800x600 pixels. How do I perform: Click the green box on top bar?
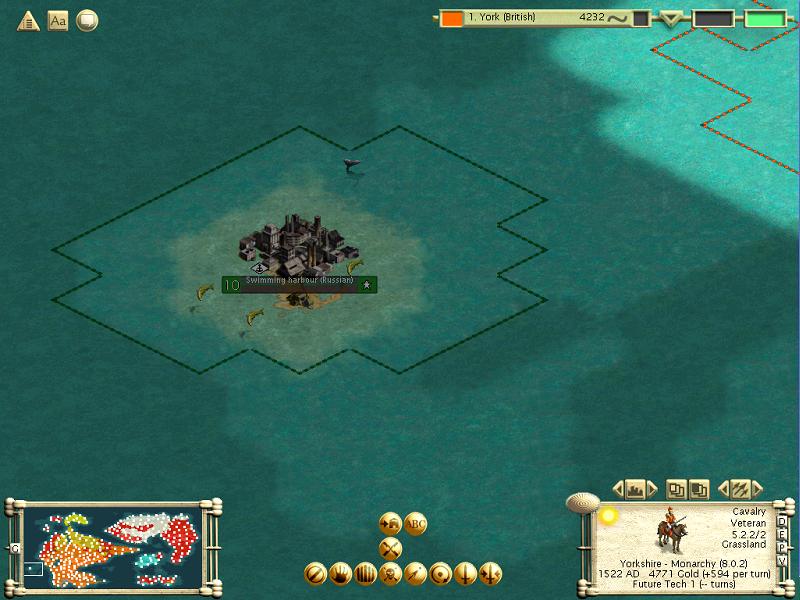click(x=765, y=18)
